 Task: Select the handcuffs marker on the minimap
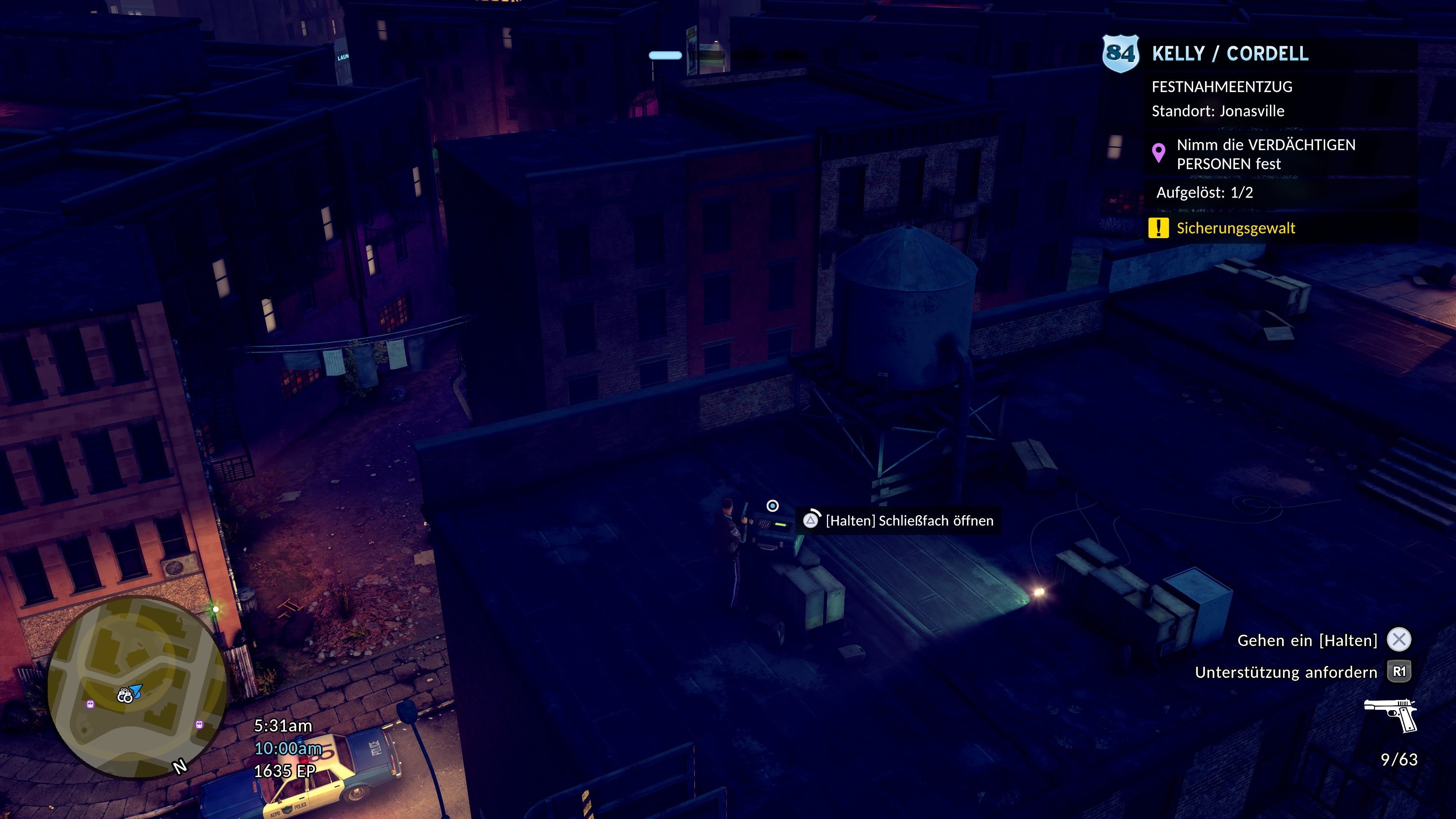(124, 696)
